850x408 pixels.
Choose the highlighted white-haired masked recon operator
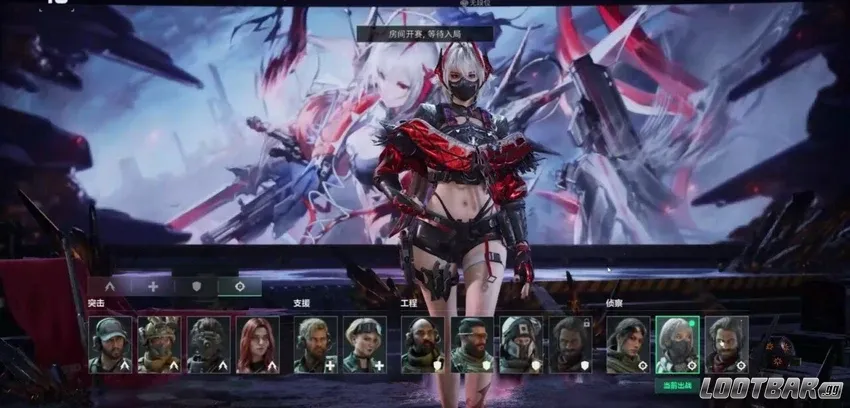tap(677, 345)
